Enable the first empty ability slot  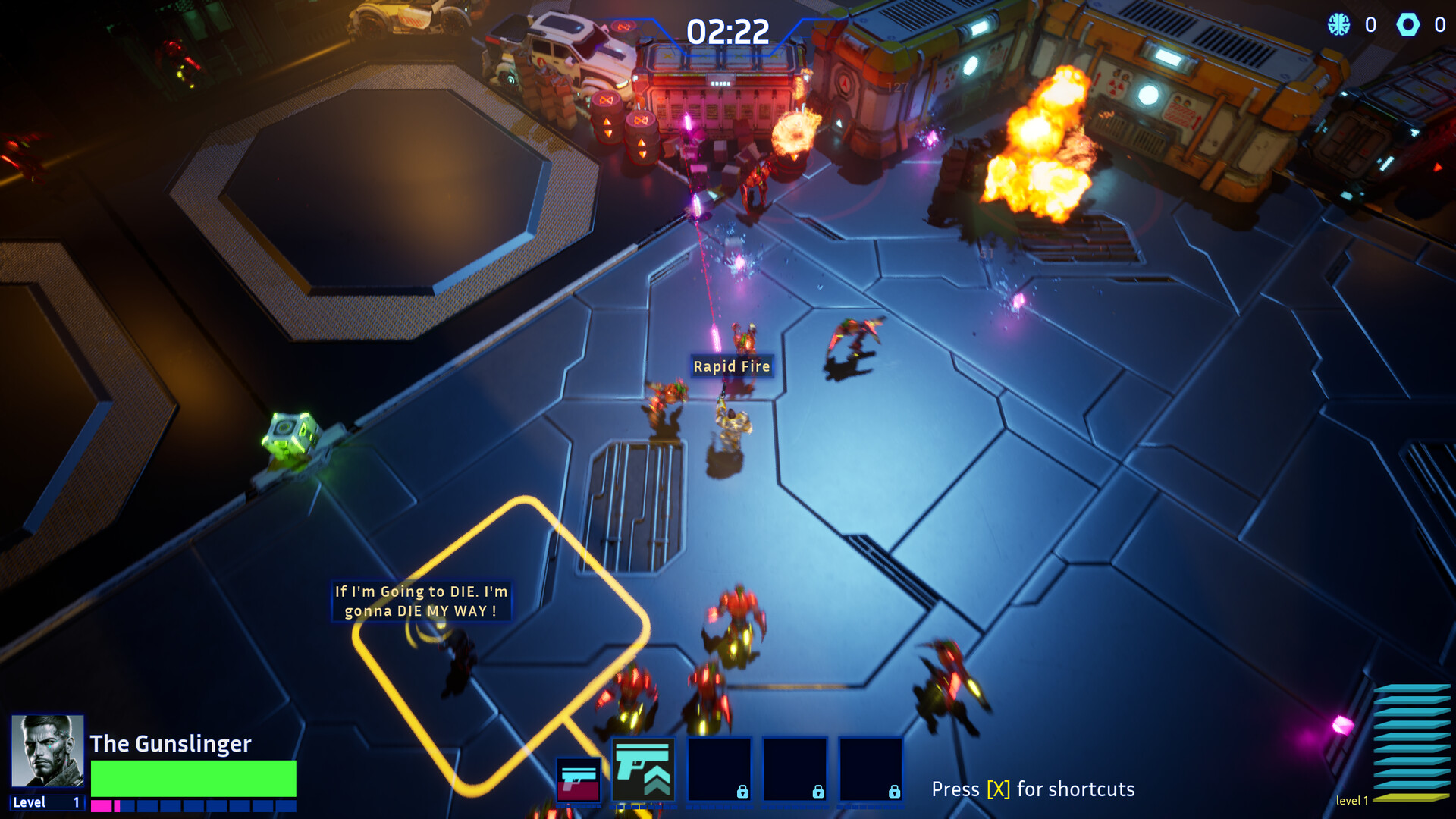pos(720,770)
